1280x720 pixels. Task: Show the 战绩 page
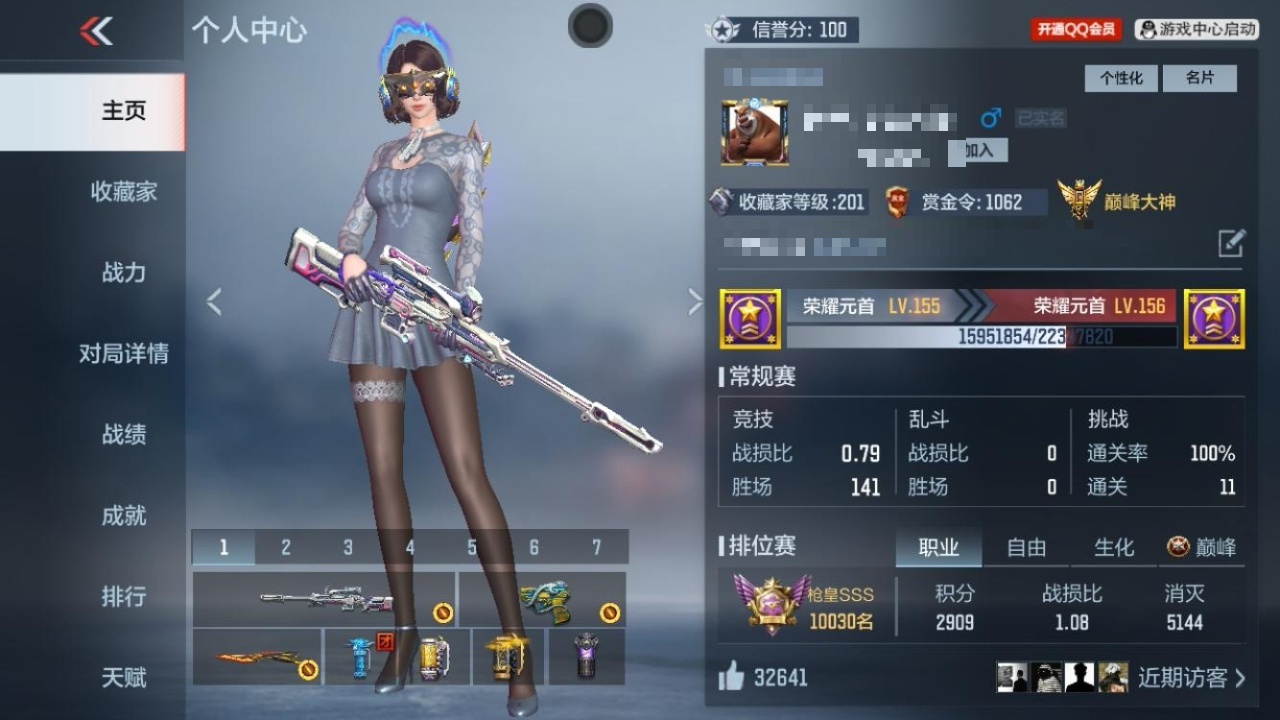123,434
